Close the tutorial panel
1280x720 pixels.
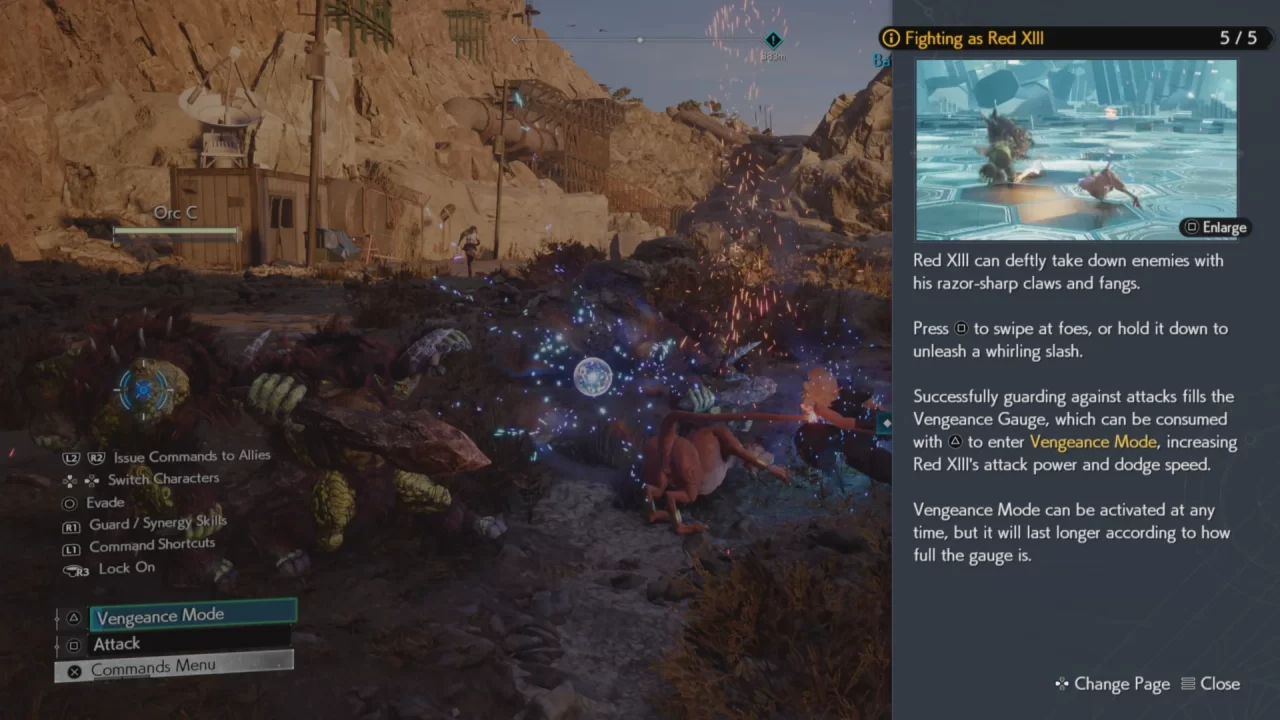tap(1210, 684)
